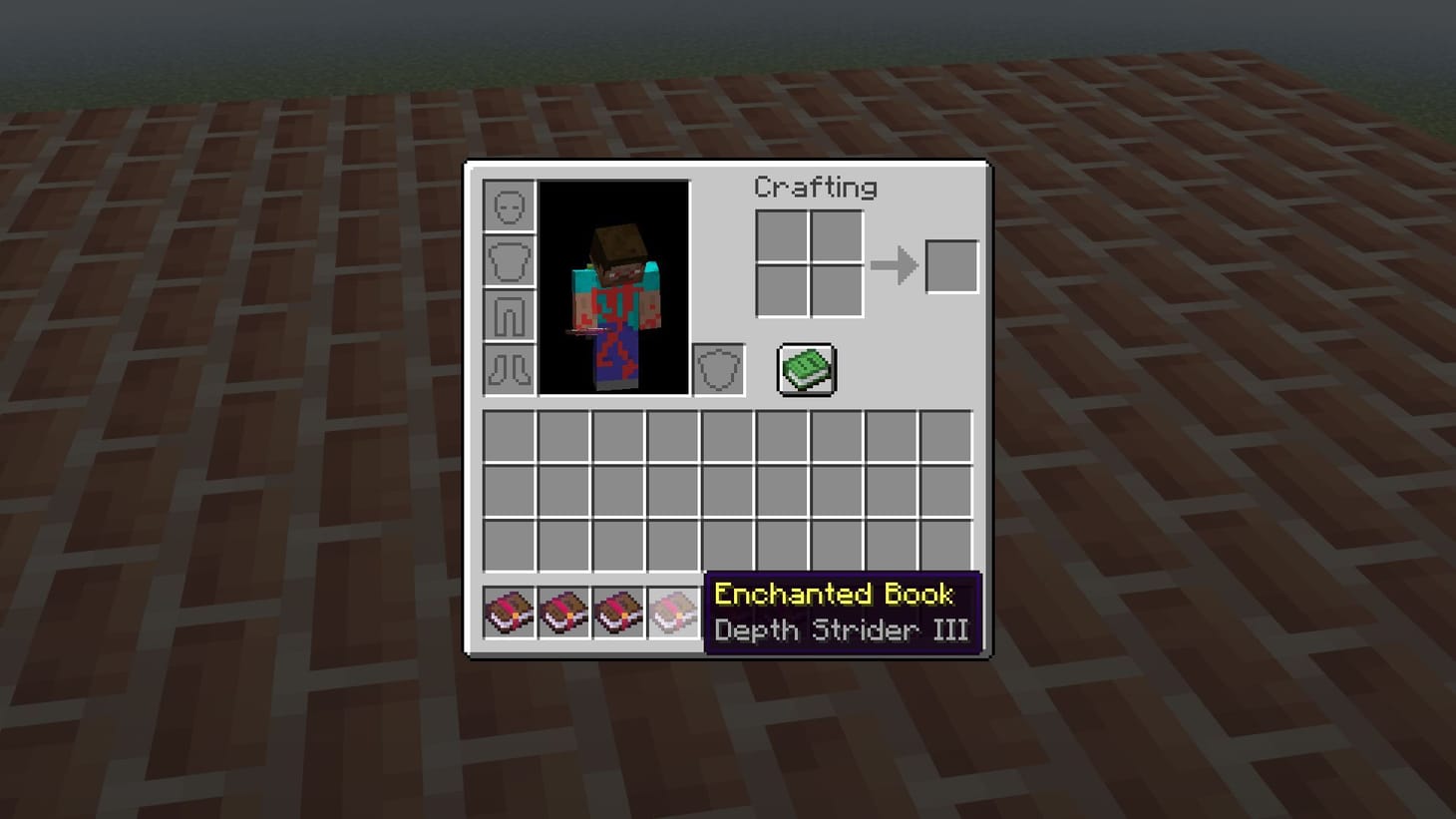The height and width of the screenshot is (819, 1456).
Task: Click the Depth Strider III tooltip
Action: (x=843, y=630)
